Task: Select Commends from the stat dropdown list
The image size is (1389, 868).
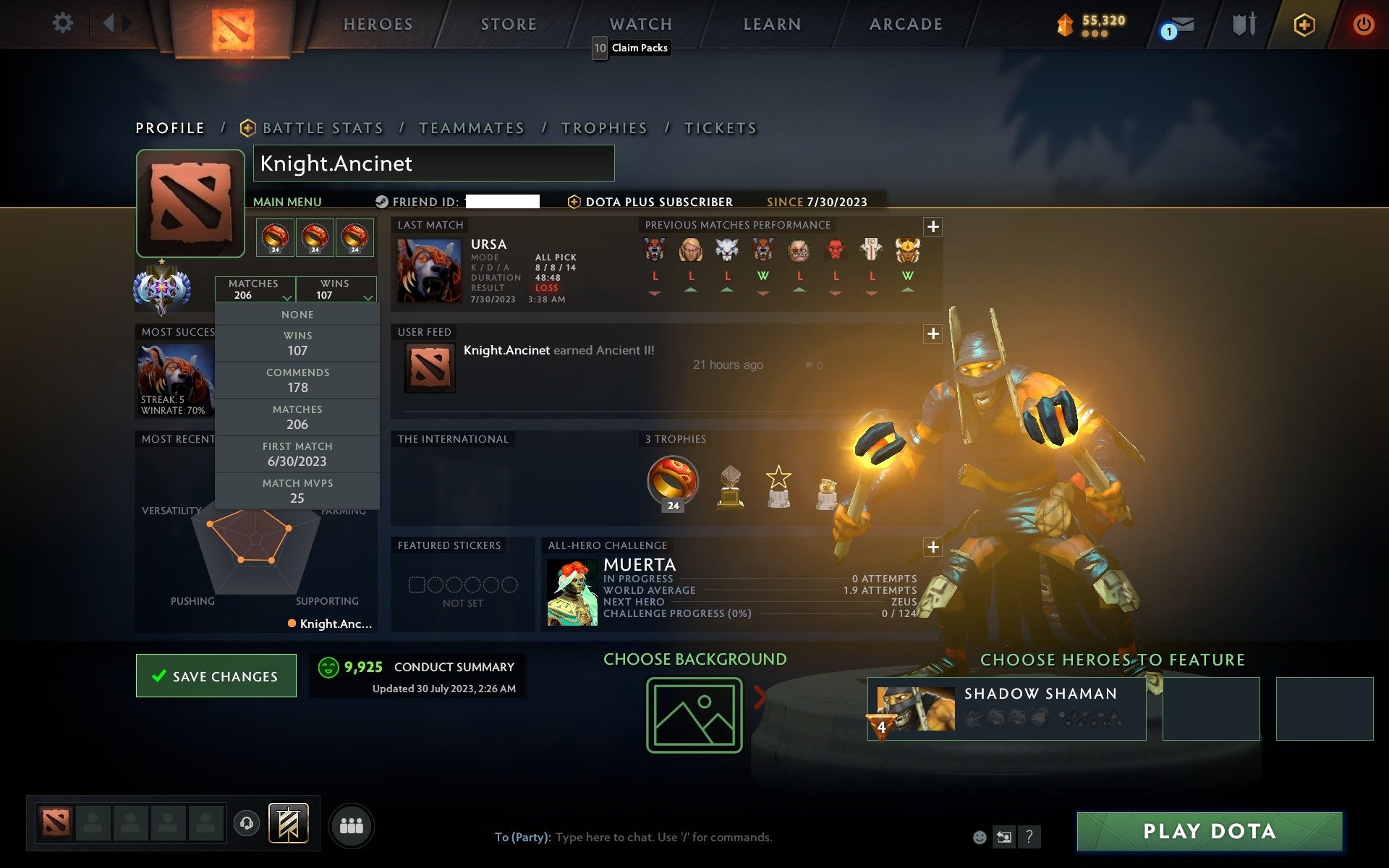Action: click(x=297, y=380)
